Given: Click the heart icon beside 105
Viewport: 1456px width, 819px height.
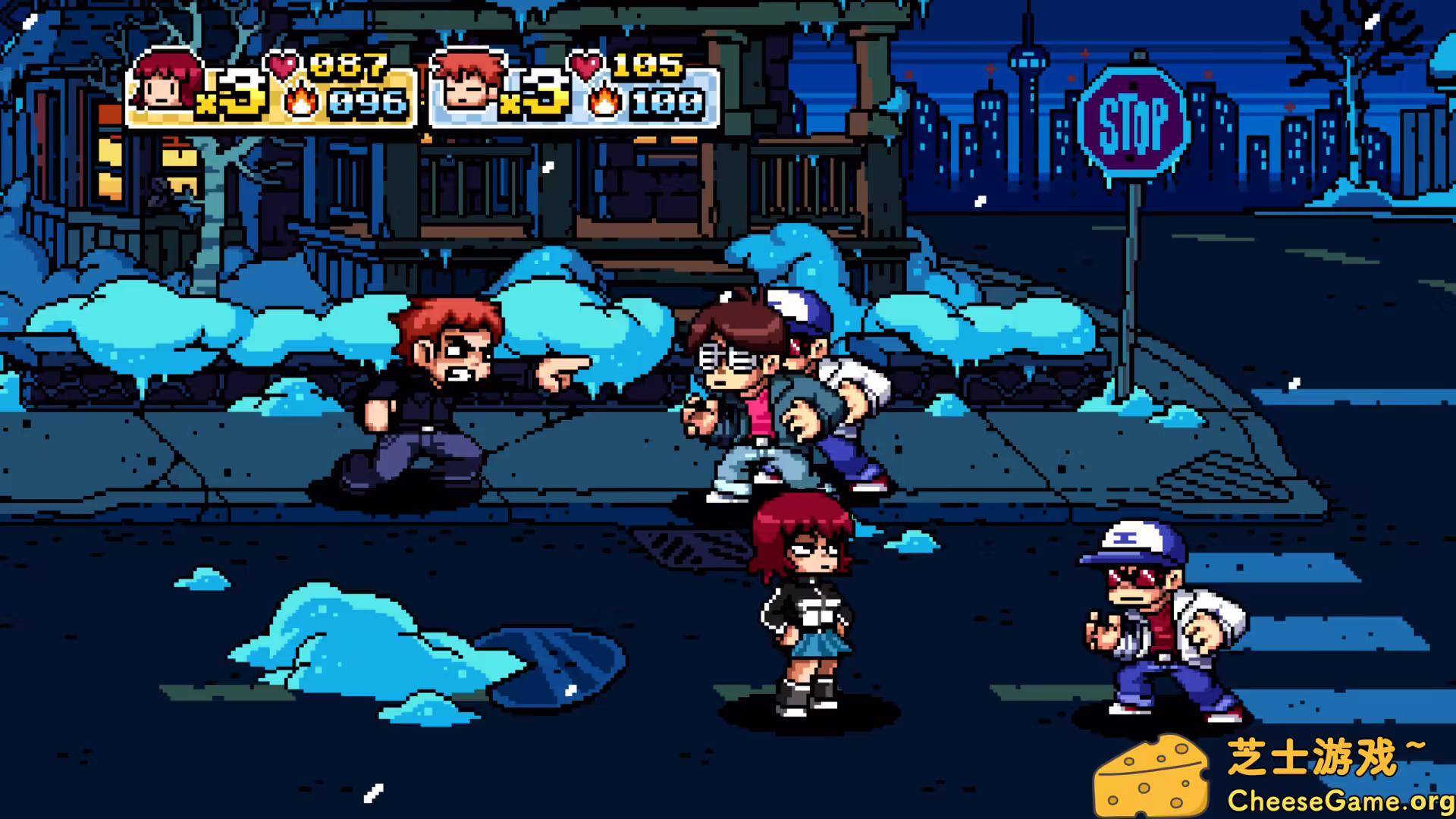Looking at the screenshot, I should (x=585, y=67).
